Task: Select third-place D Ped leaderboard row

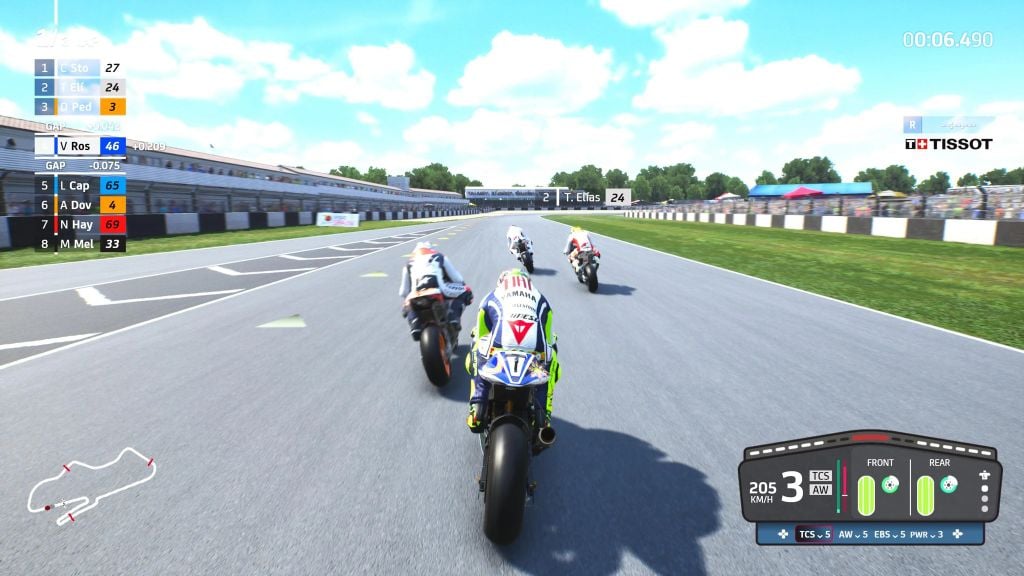Action: click(x=80, y=106)
